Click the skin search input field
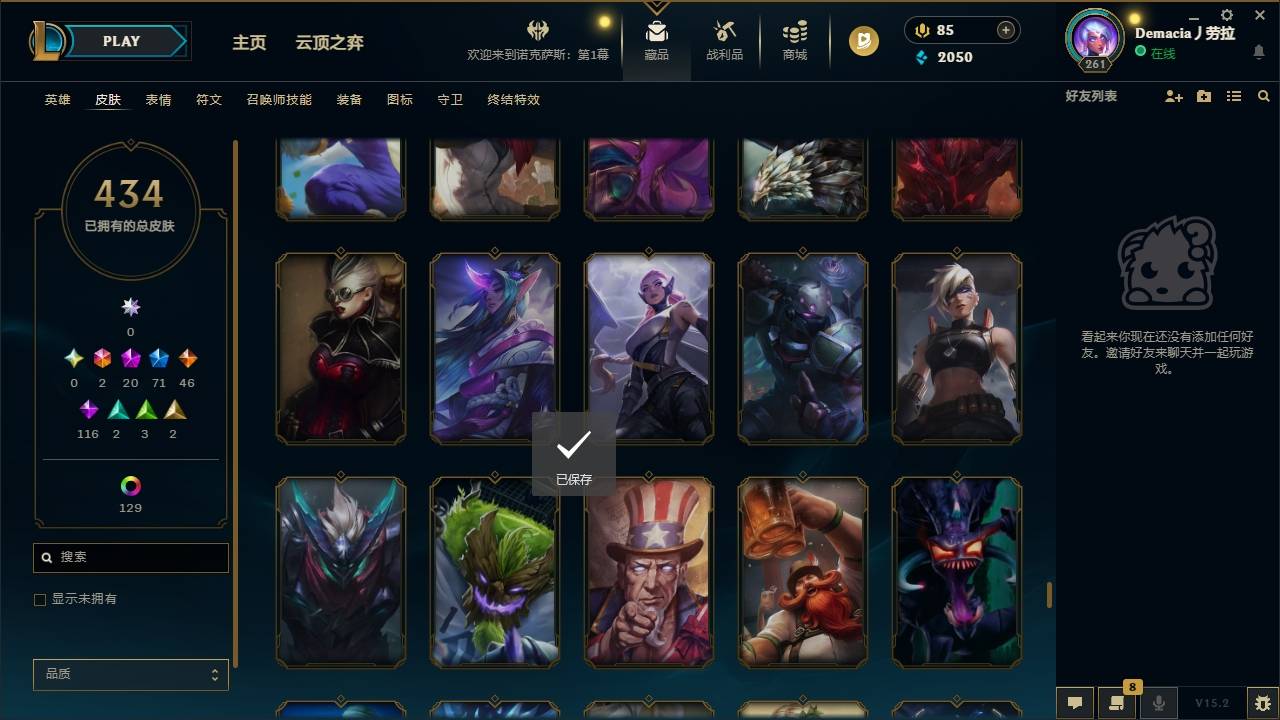Viewport: 1280px width, 720px height. coord(130,558)
